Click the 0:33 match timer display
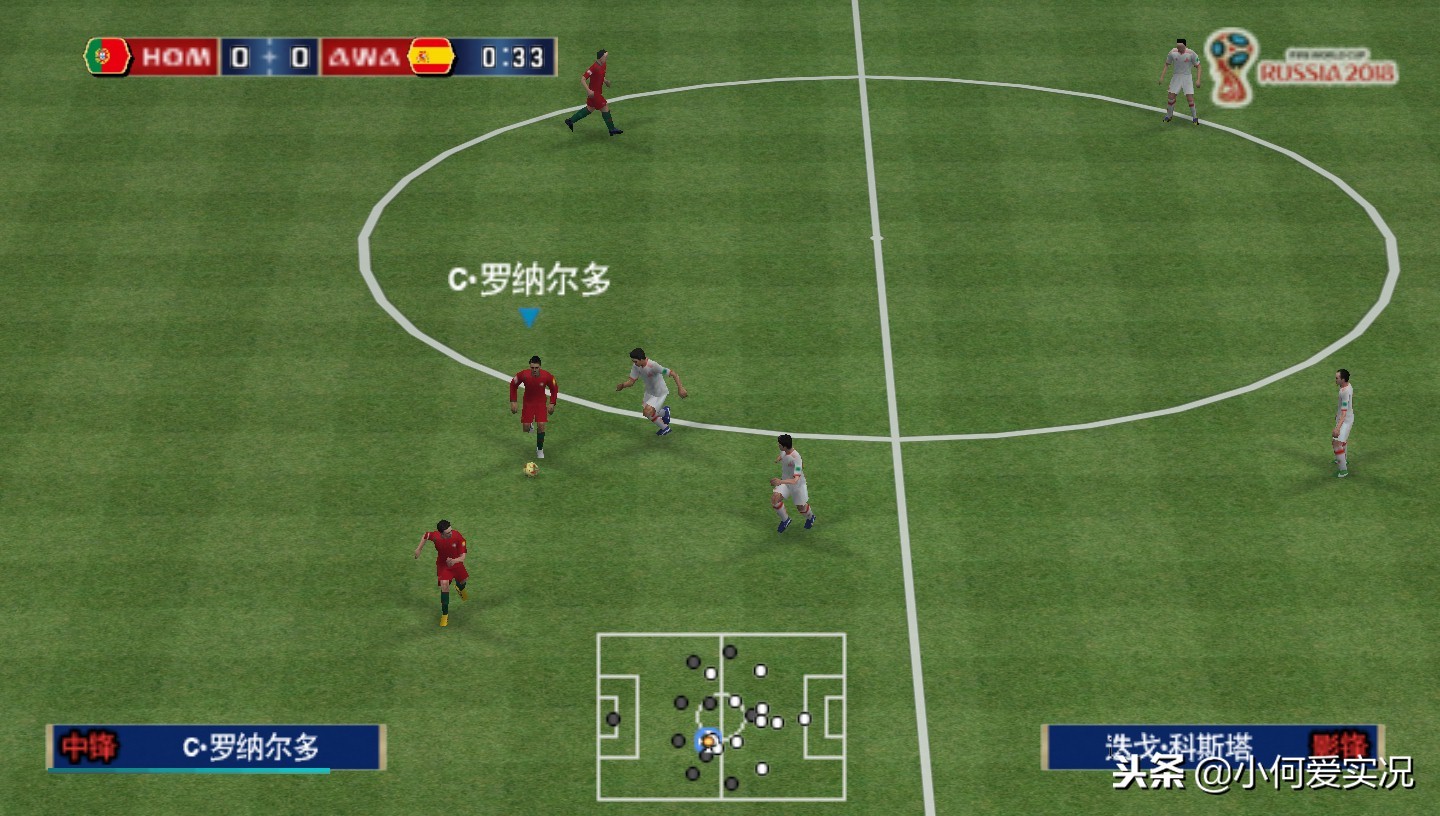The image size is (1440, 816). (x=512, y=57)
